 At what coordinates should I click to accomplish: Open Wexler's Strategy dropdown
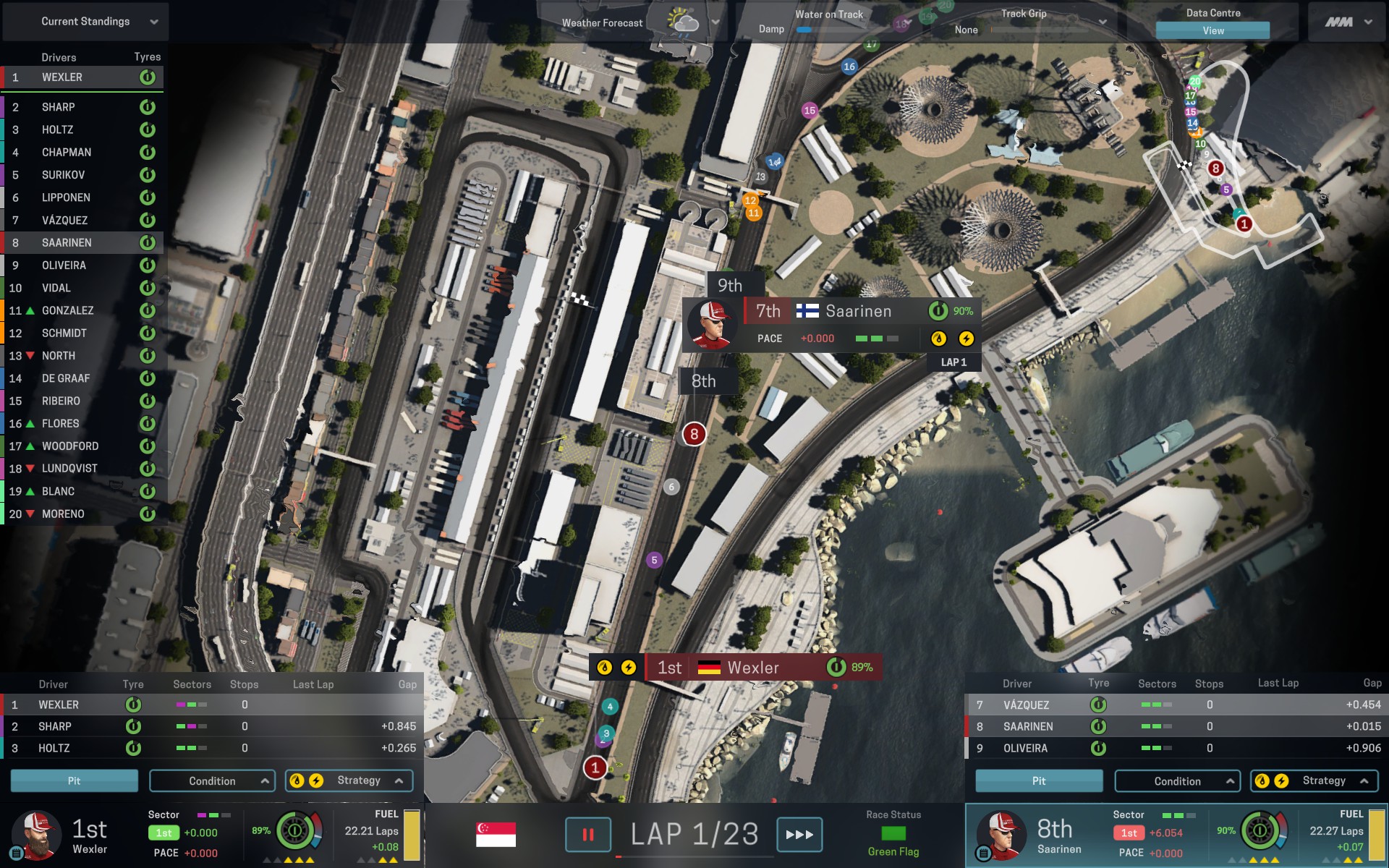coord(349,781)
